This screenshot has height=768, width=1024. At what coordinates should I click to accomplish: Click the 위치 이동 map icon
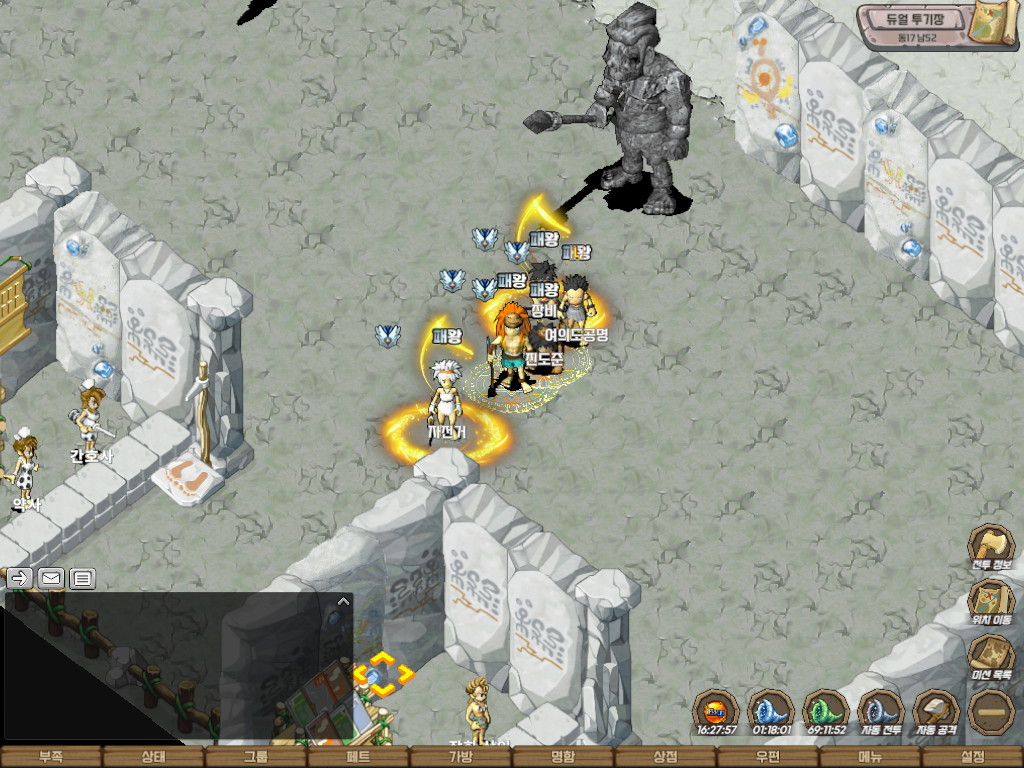click(x=991, y=601)
